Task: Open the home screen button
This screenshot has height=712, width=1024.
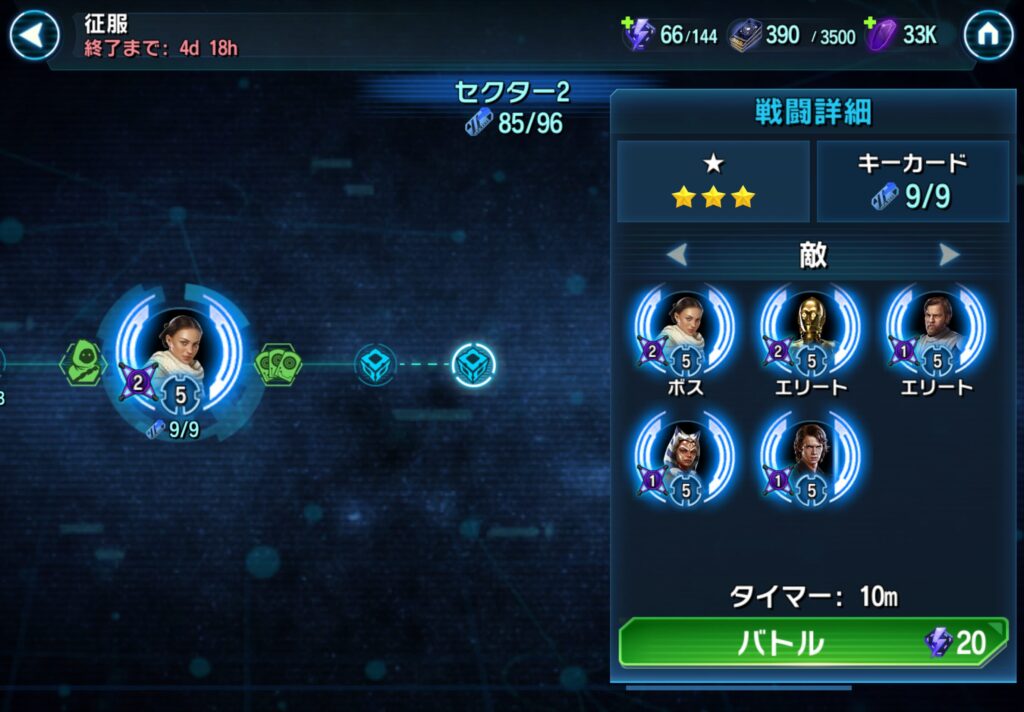Action: 988,37
